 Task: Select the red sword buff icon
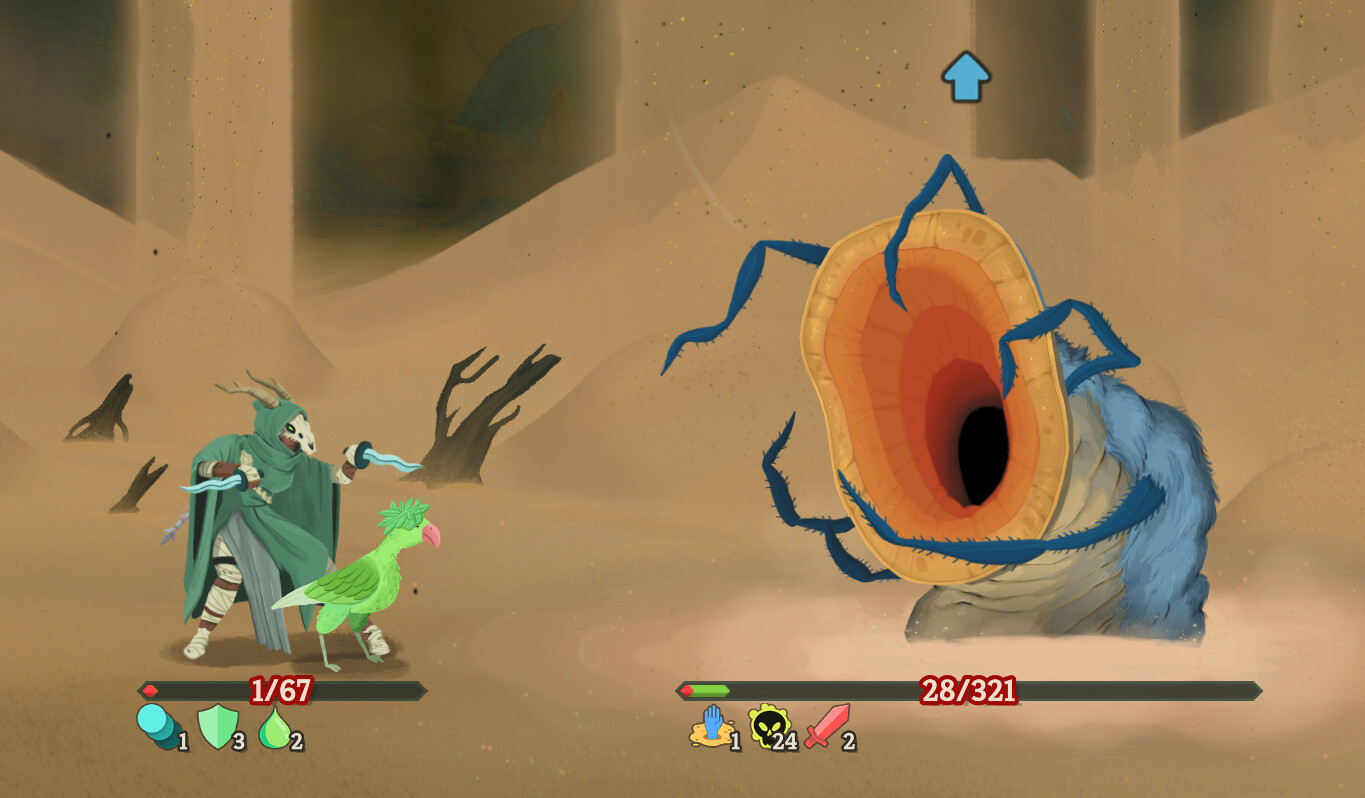[827, 726]
